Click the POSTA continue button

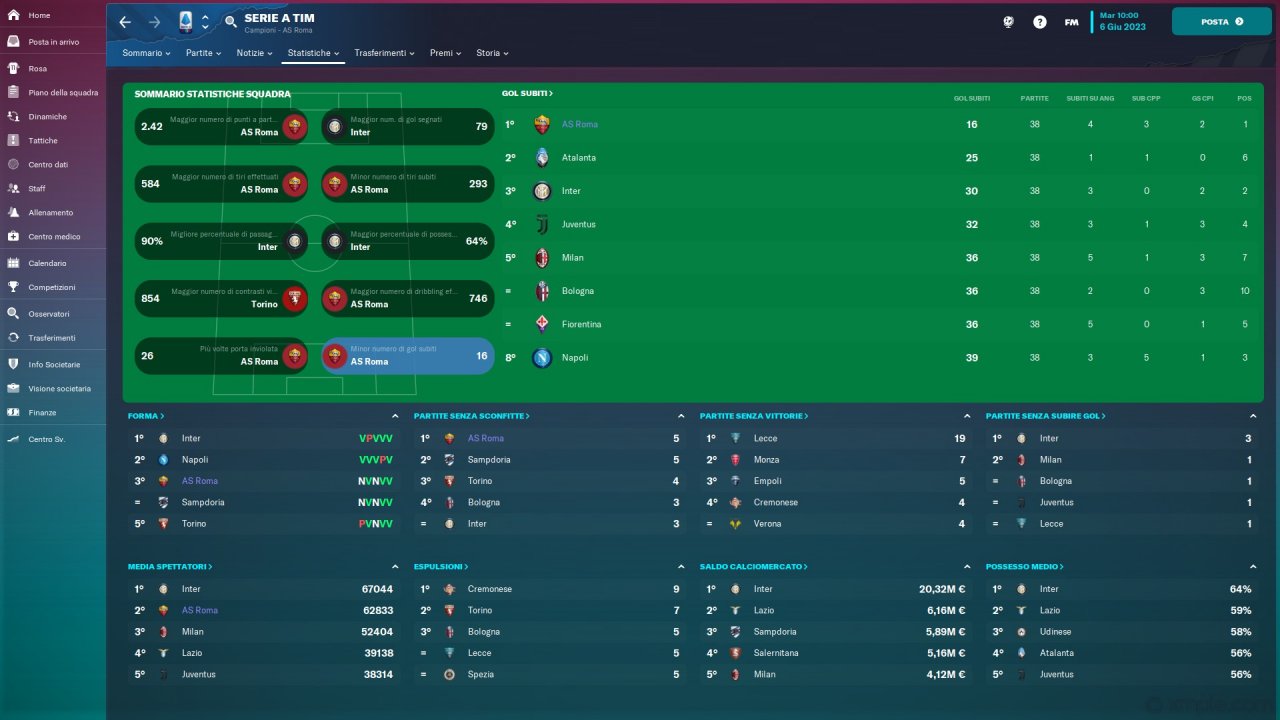pyautogui.click(x=1221, y=21)
